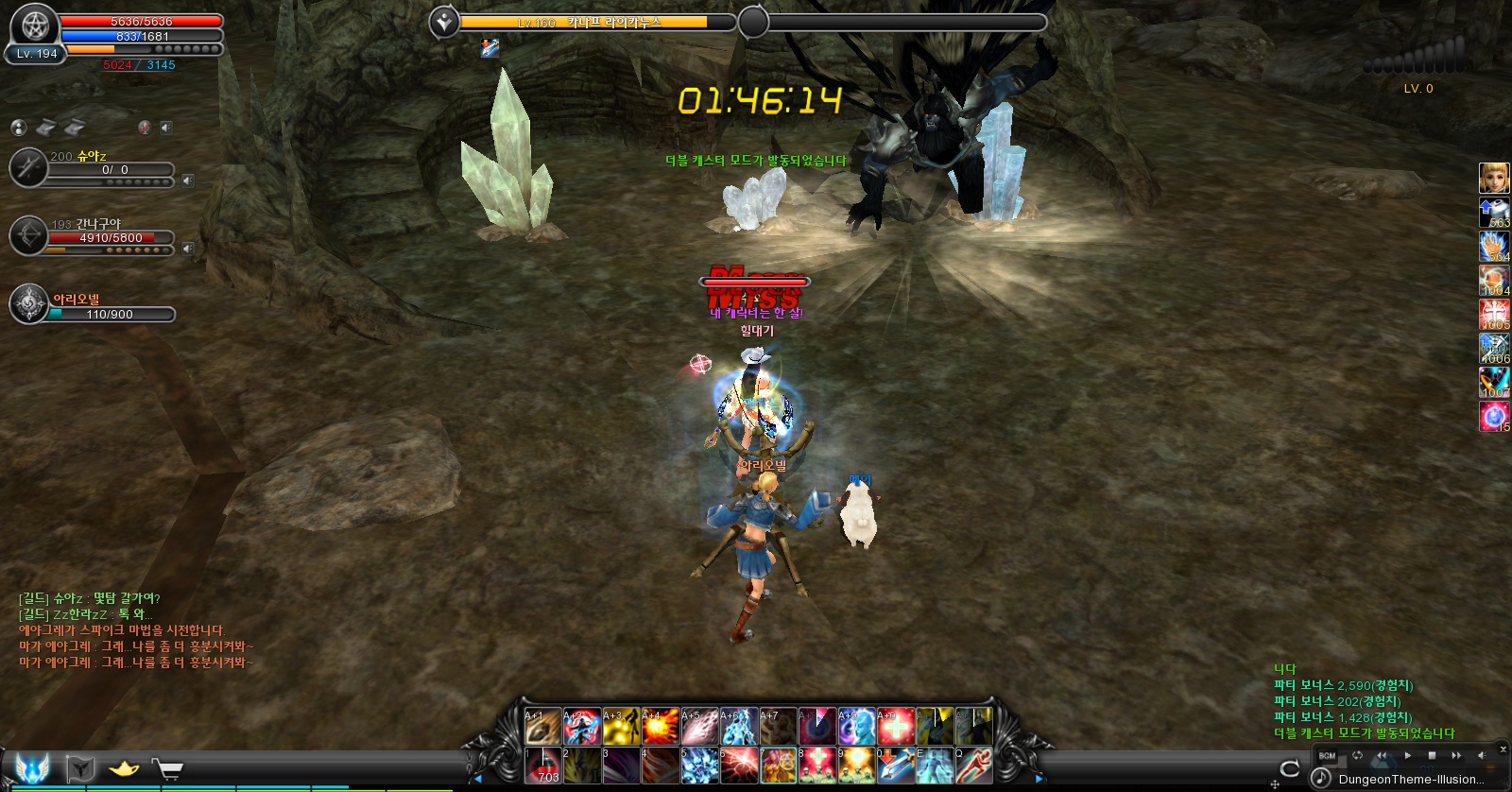
Task: Skip to next BGM track
Action: tap(1456, 755)
